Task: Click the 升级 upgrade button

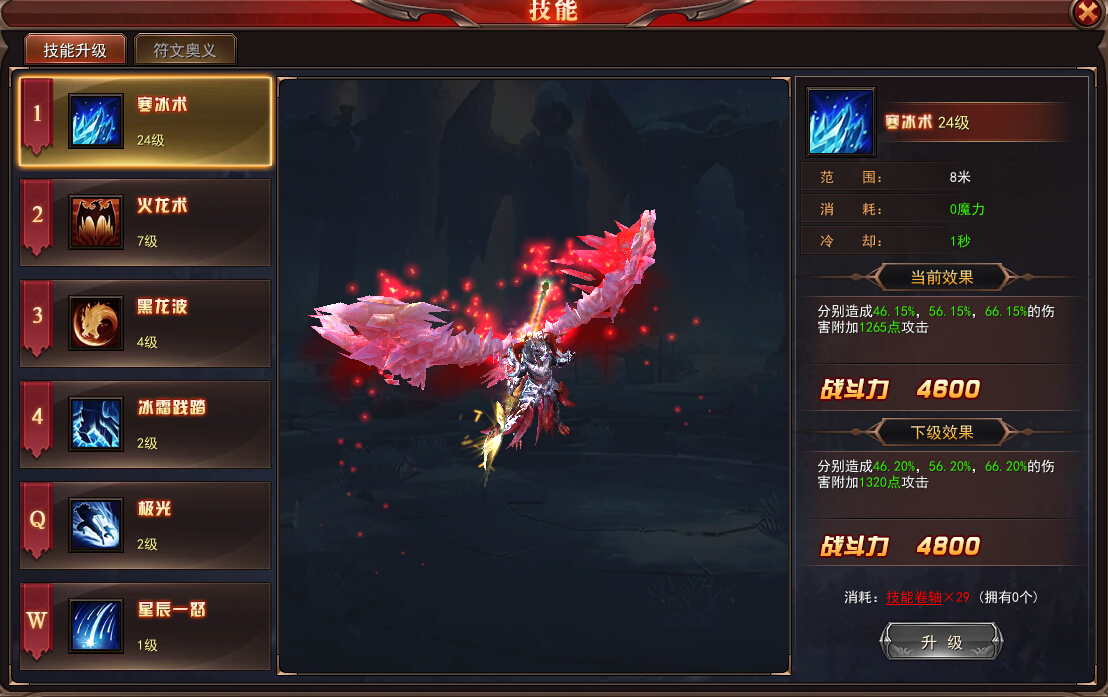Action: 941,642
